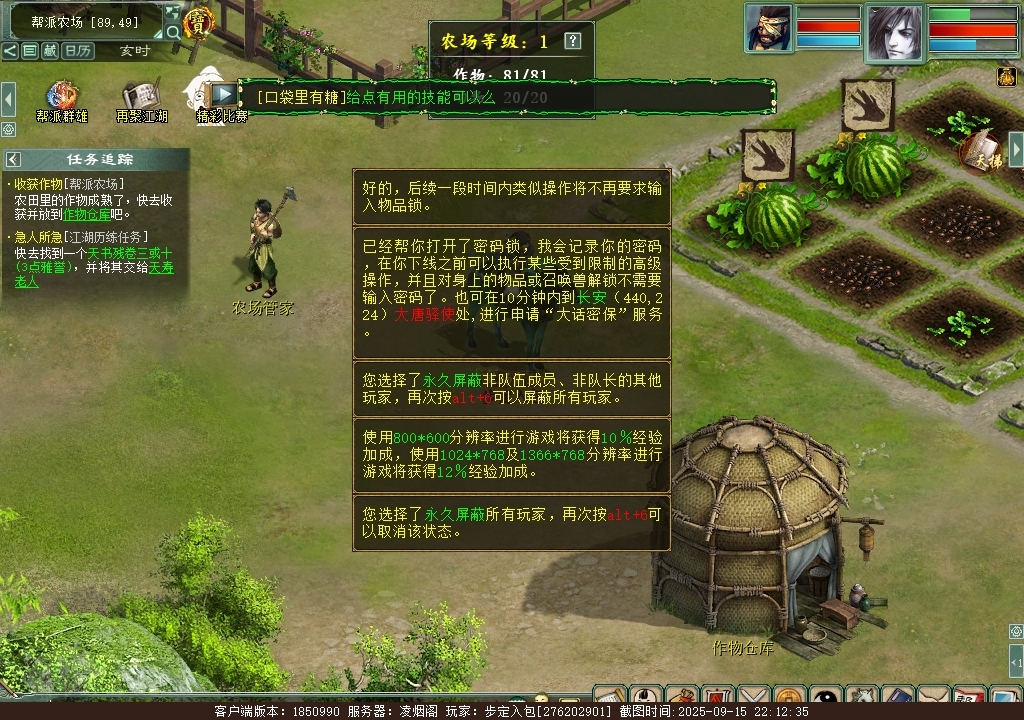Viewport: 1024px width, 720px height.
Task: Expand the right-edge arrow beside 天梯
Action: [1015, 150]
